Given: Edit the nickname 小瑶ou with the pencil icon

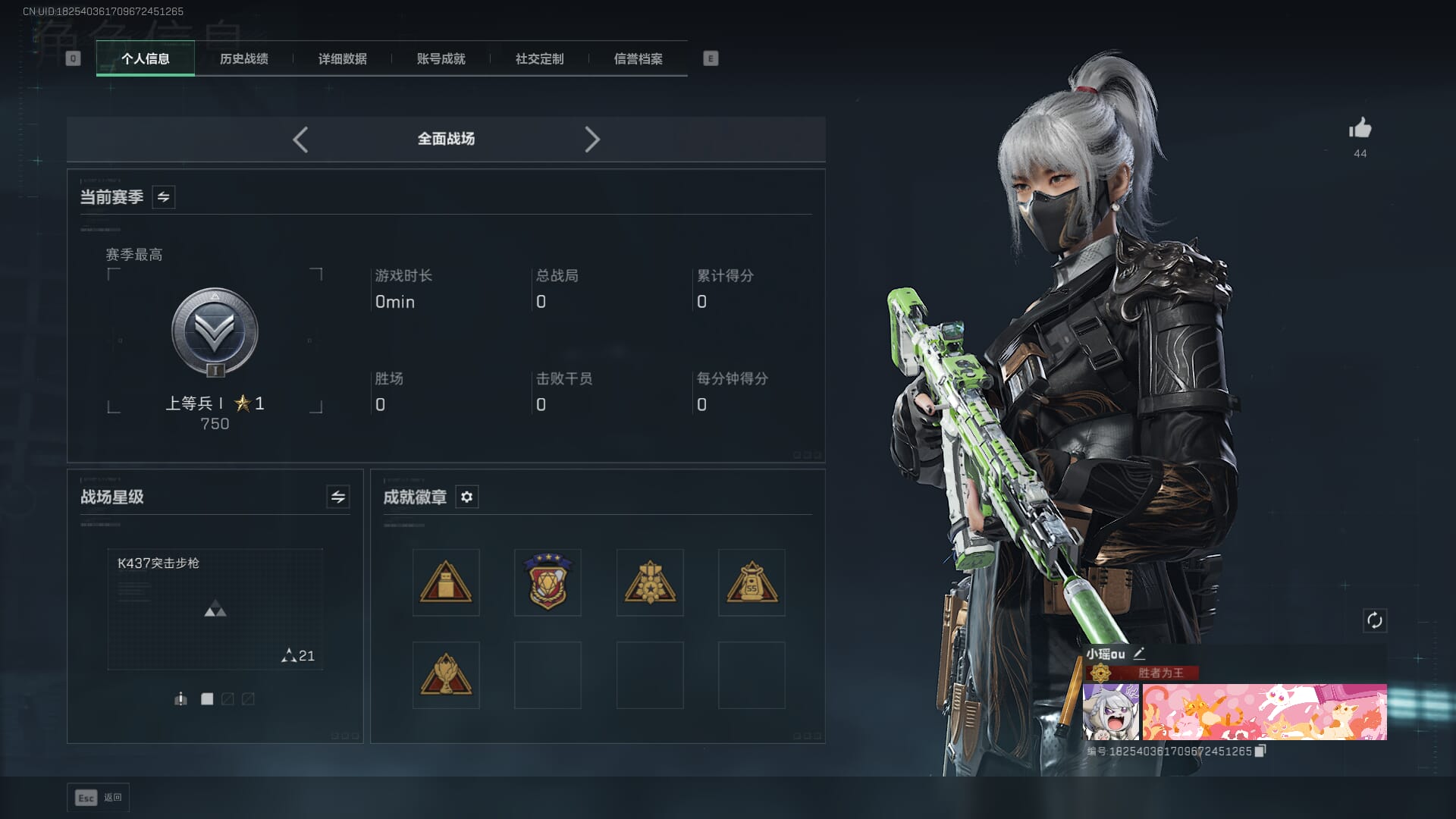Looking at the screenshot, I should 1139,653.
